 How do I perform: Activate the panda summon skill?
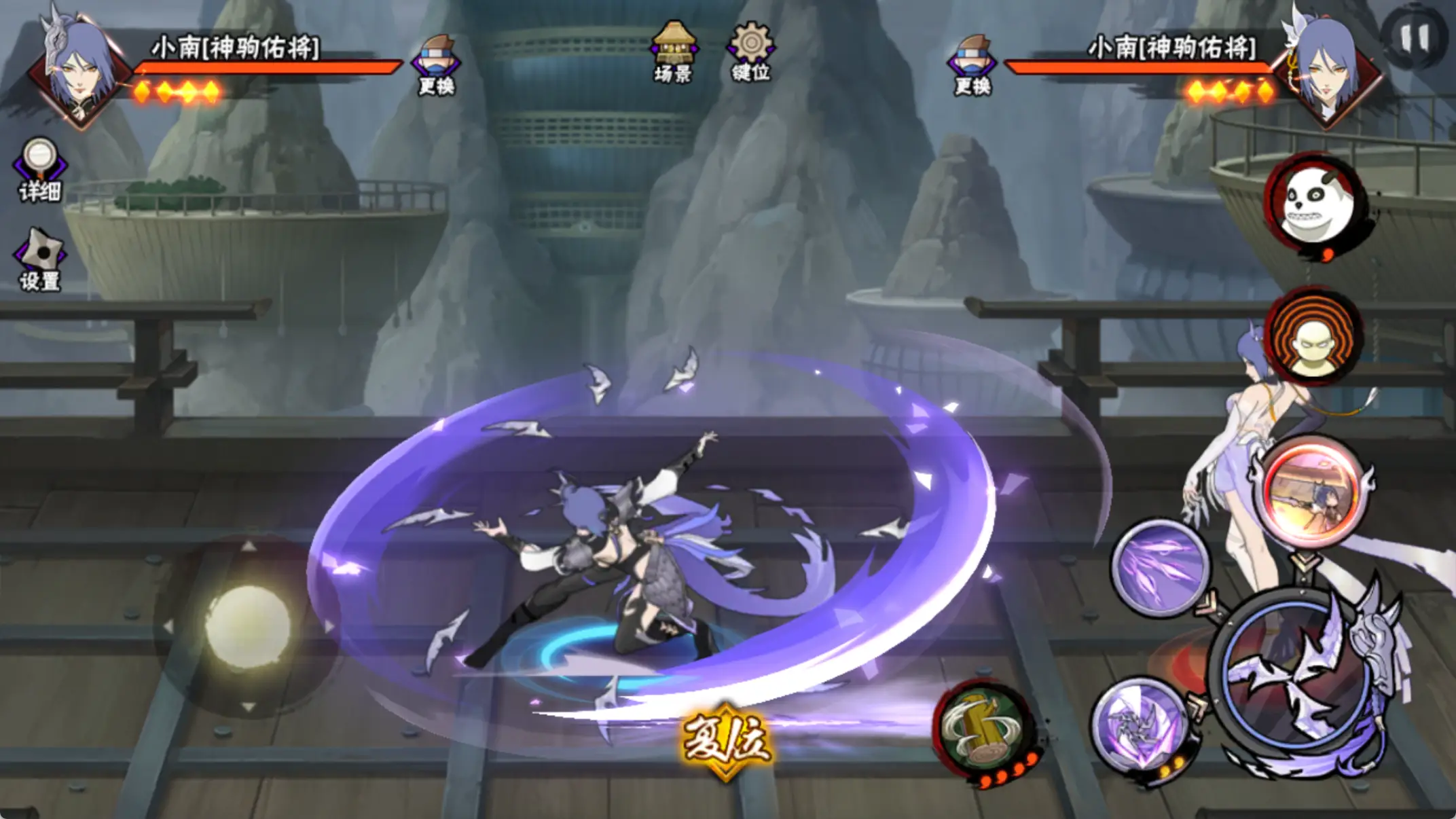[x=1315, y=202]
